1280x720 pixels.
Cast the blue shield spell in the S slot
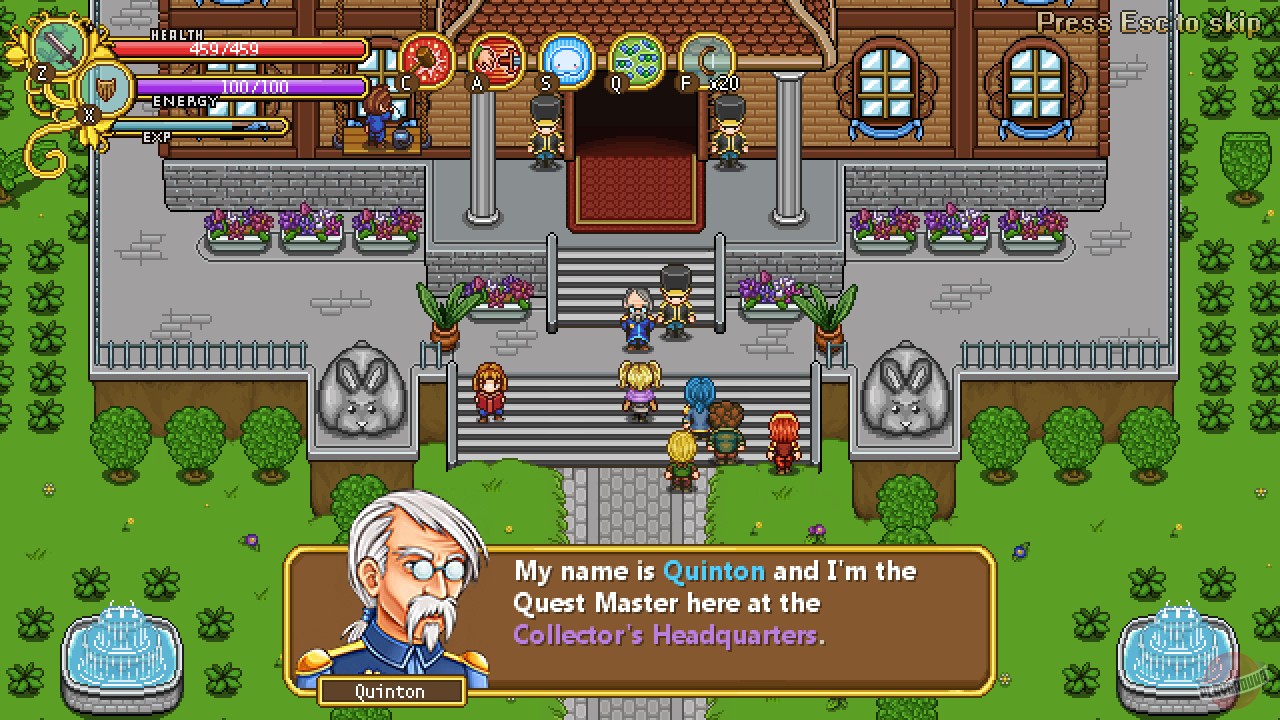(x=565, y=55)
